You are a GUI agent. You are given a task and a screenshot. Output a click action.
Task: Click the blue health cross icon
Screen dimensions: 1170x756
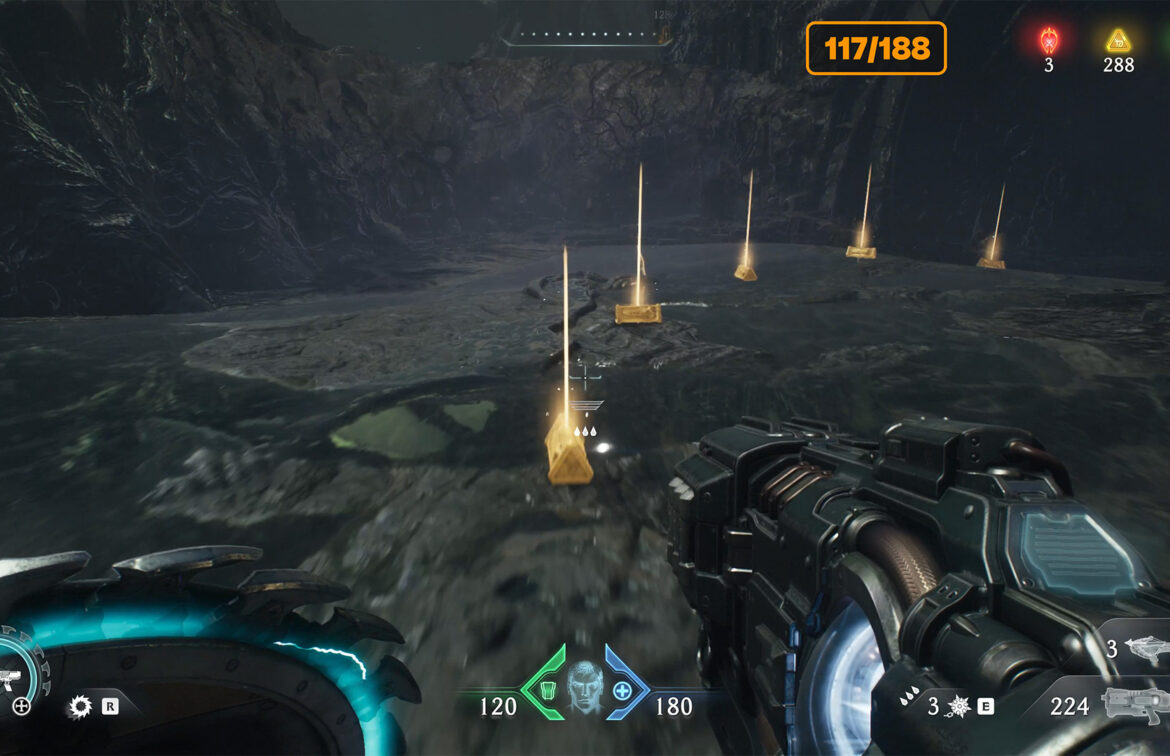[x=622, y=690]
